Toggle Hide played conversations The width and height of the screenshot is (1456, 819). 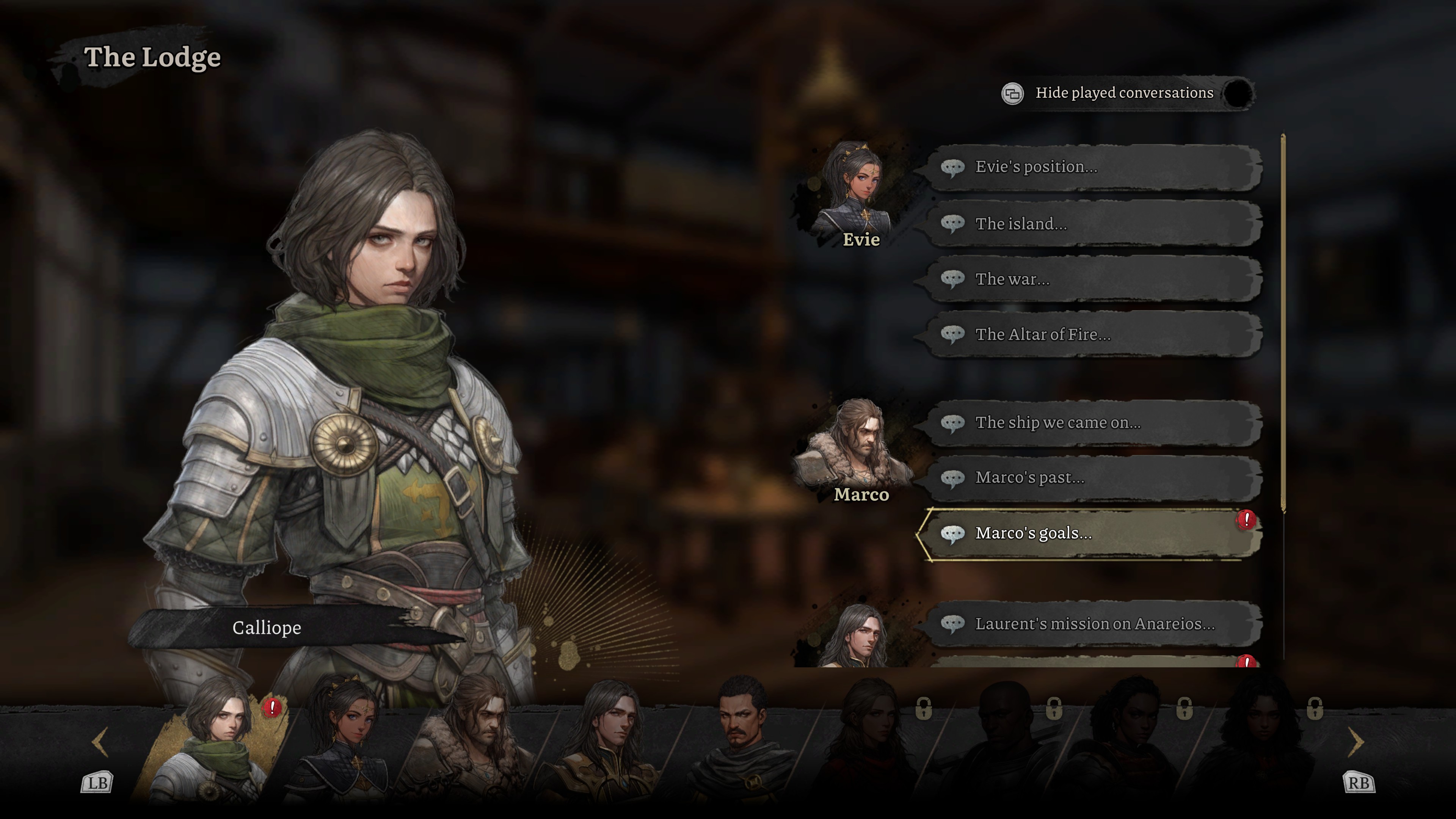(x=1237, y=93)
